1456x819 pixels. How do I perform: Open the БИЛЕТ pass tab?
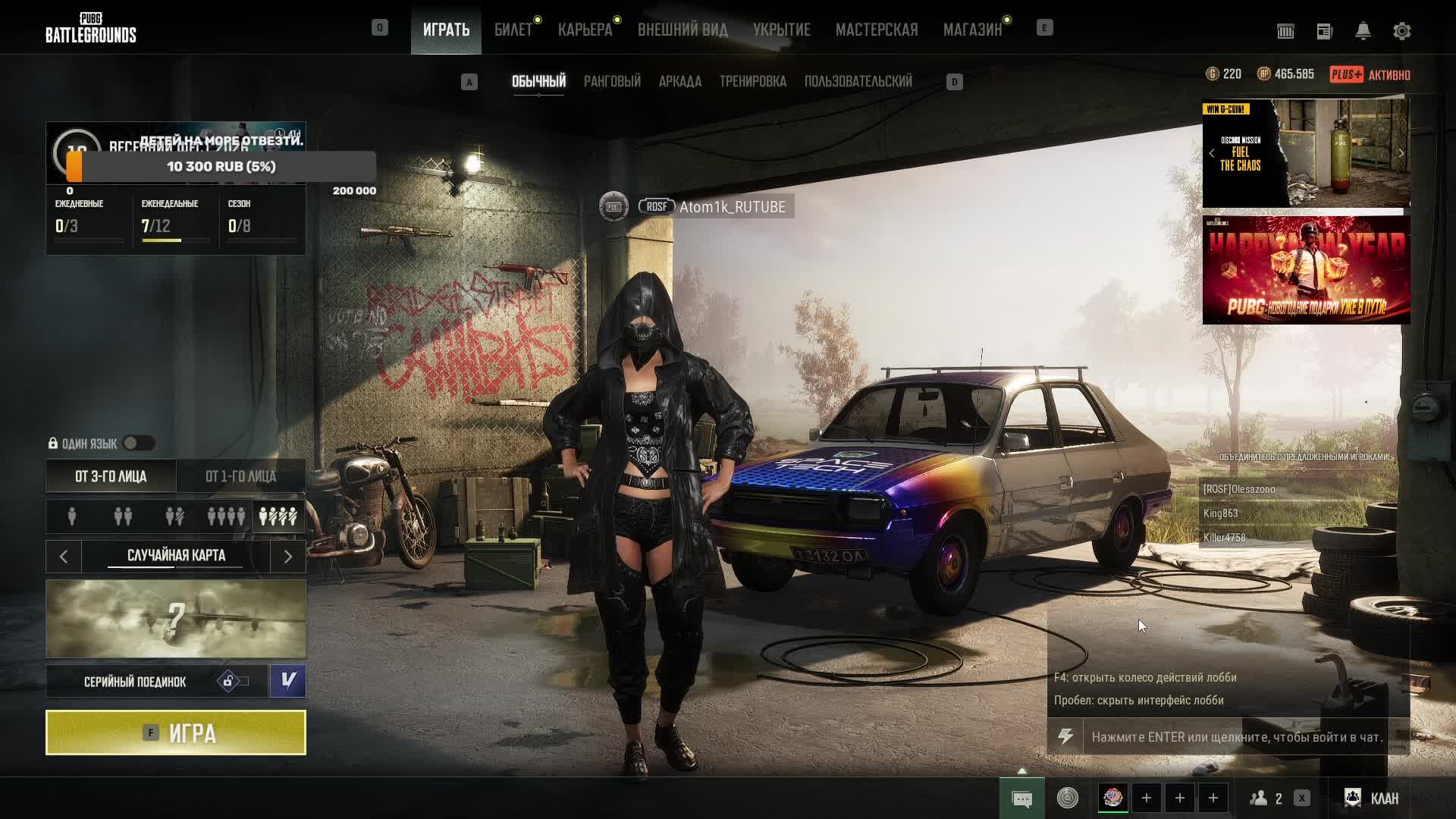513,30
